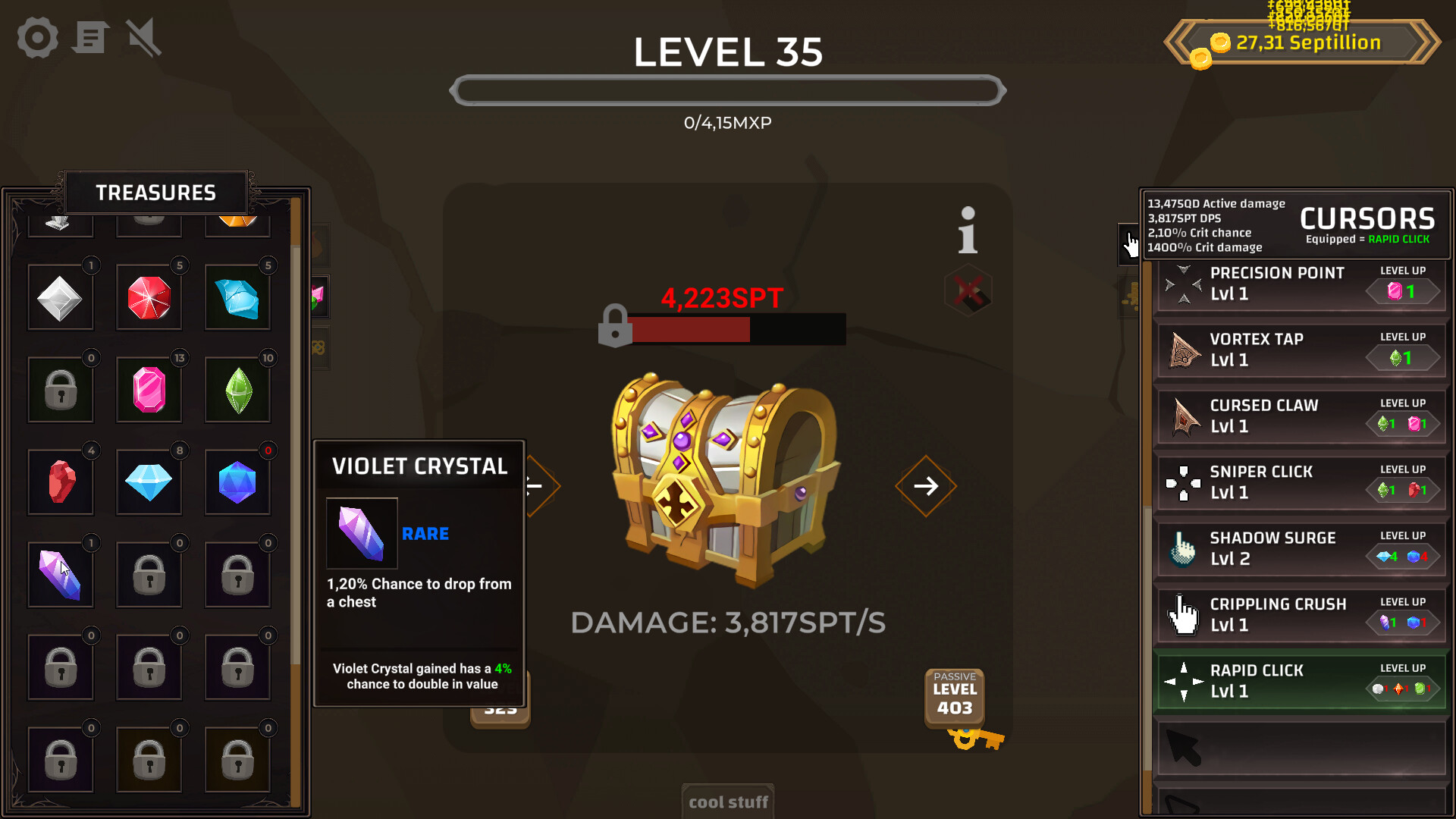
Task: Click the info icon above the chest
Action: pos(967,231)
